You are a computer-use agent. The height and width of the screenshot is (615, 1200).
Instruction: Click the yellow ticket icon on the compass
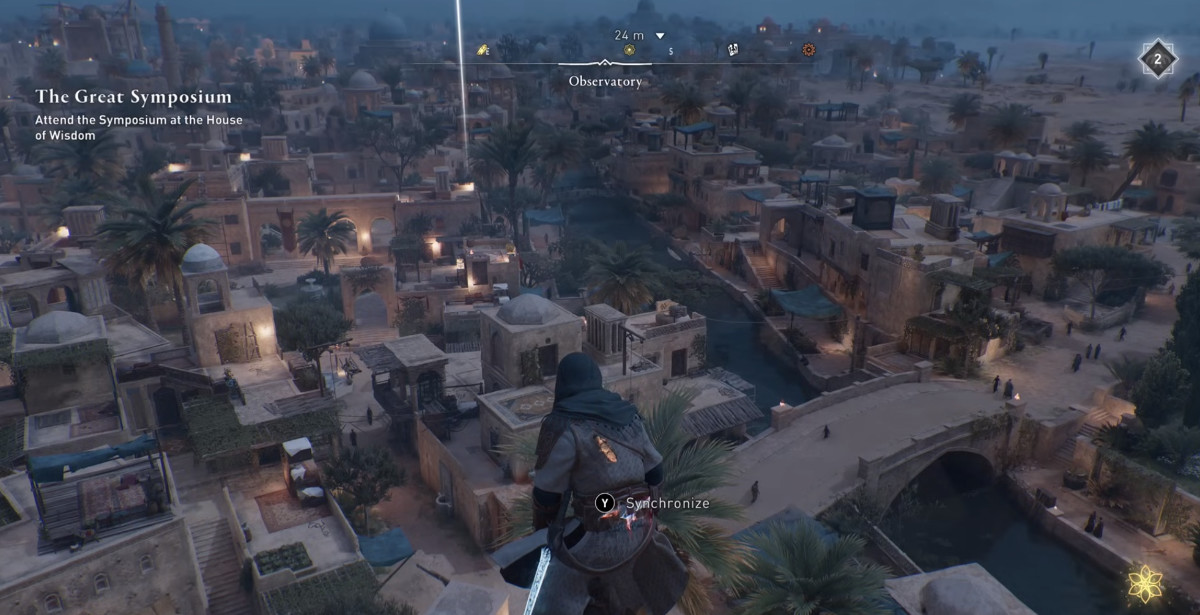click(483, 50)
